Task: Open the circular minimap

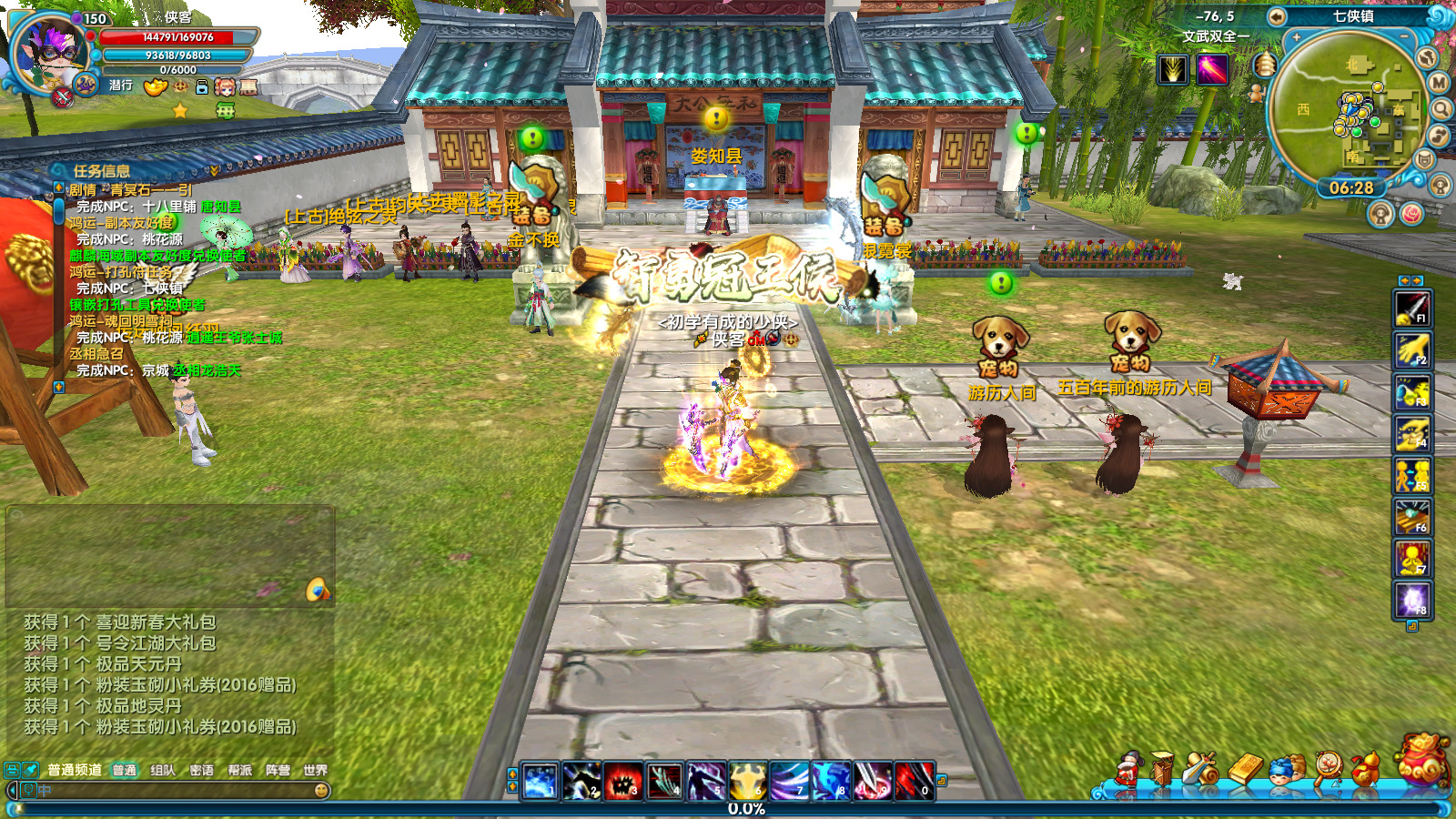Action: (x=1345, y=107)
